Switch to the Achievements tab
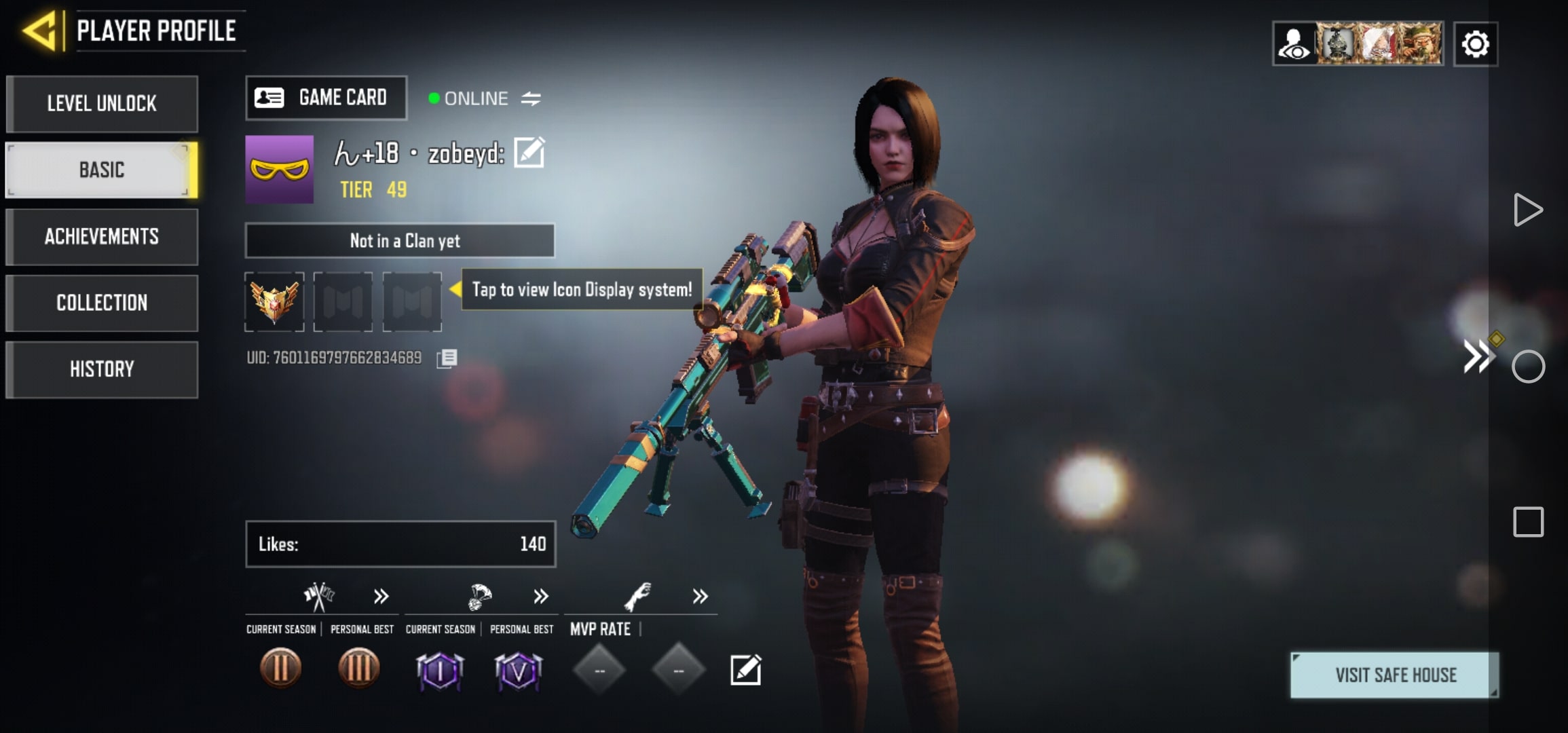1568x733 pixels. coord(102,236)
